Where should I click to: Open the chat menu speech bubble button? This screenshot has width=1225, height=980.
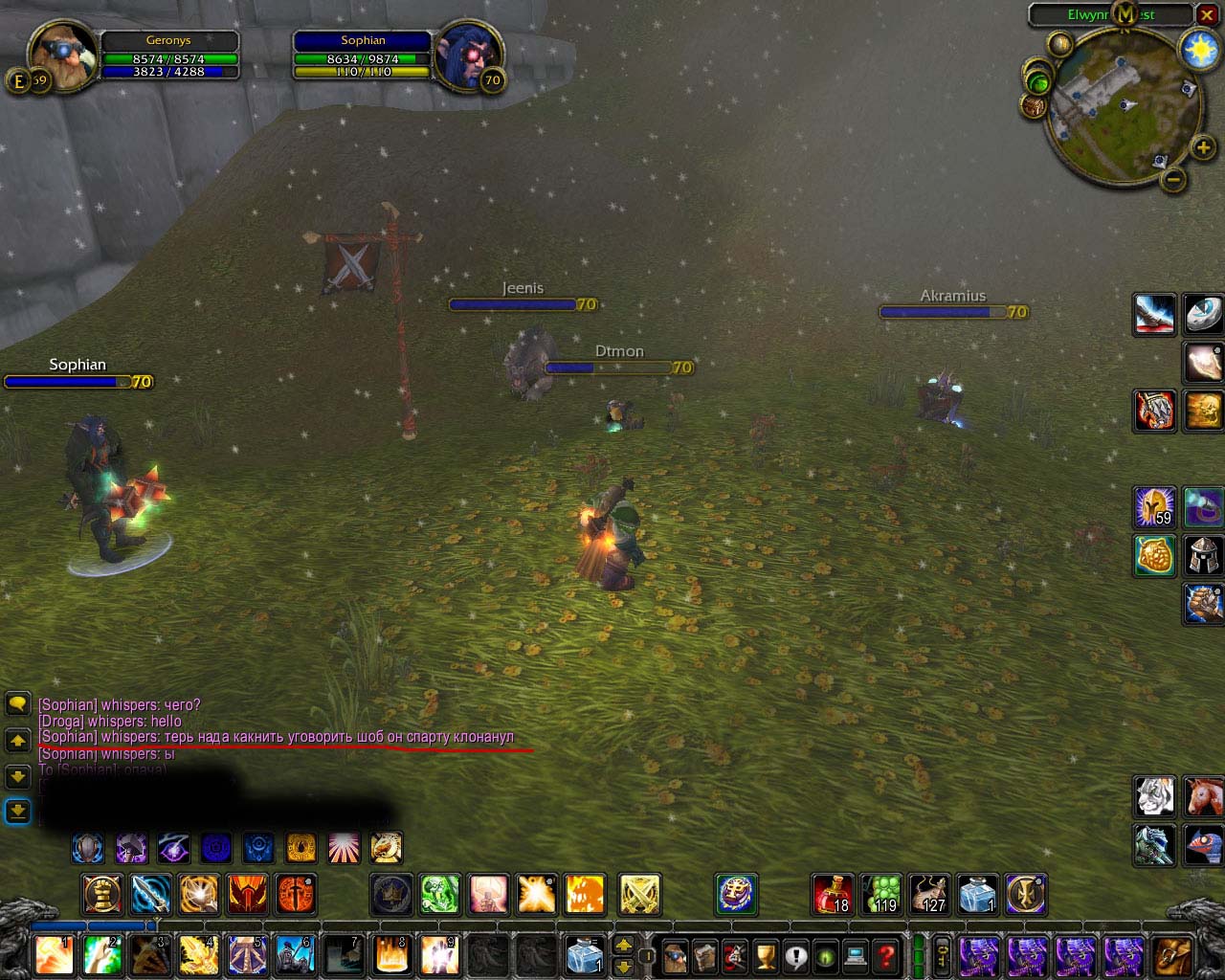click(x=17, y=704)
